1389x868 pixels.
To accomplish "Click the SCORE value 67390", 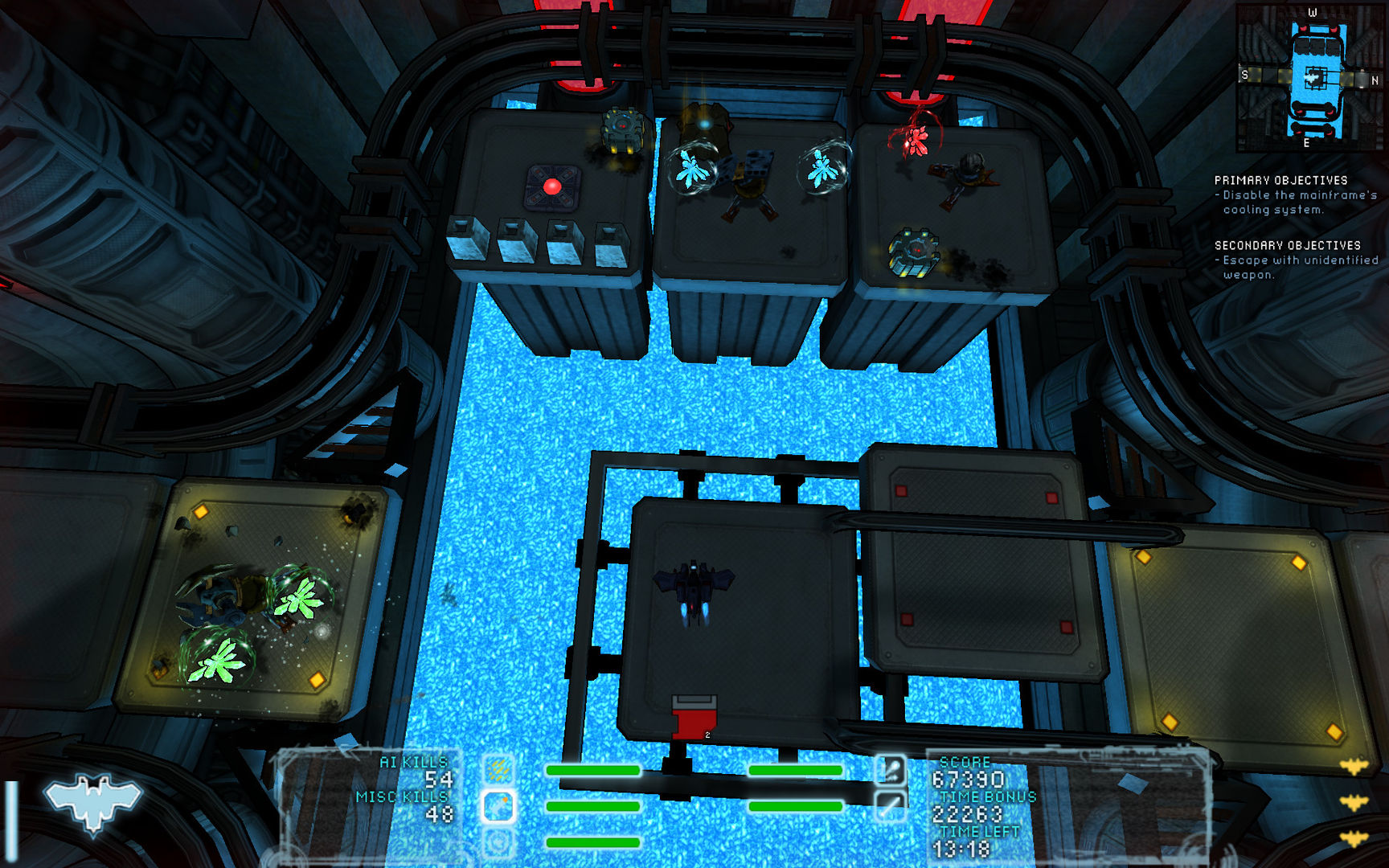I will (x=969, y=779).
